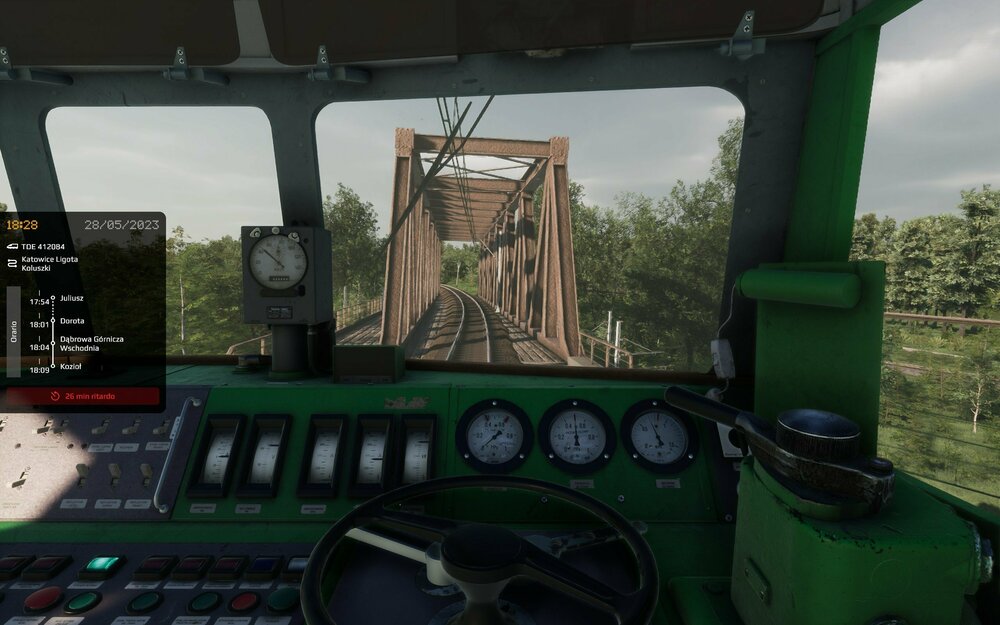Click the train icon beside TDE 412084
Screen dimensions: 1000x625
[x=12, y=246]
